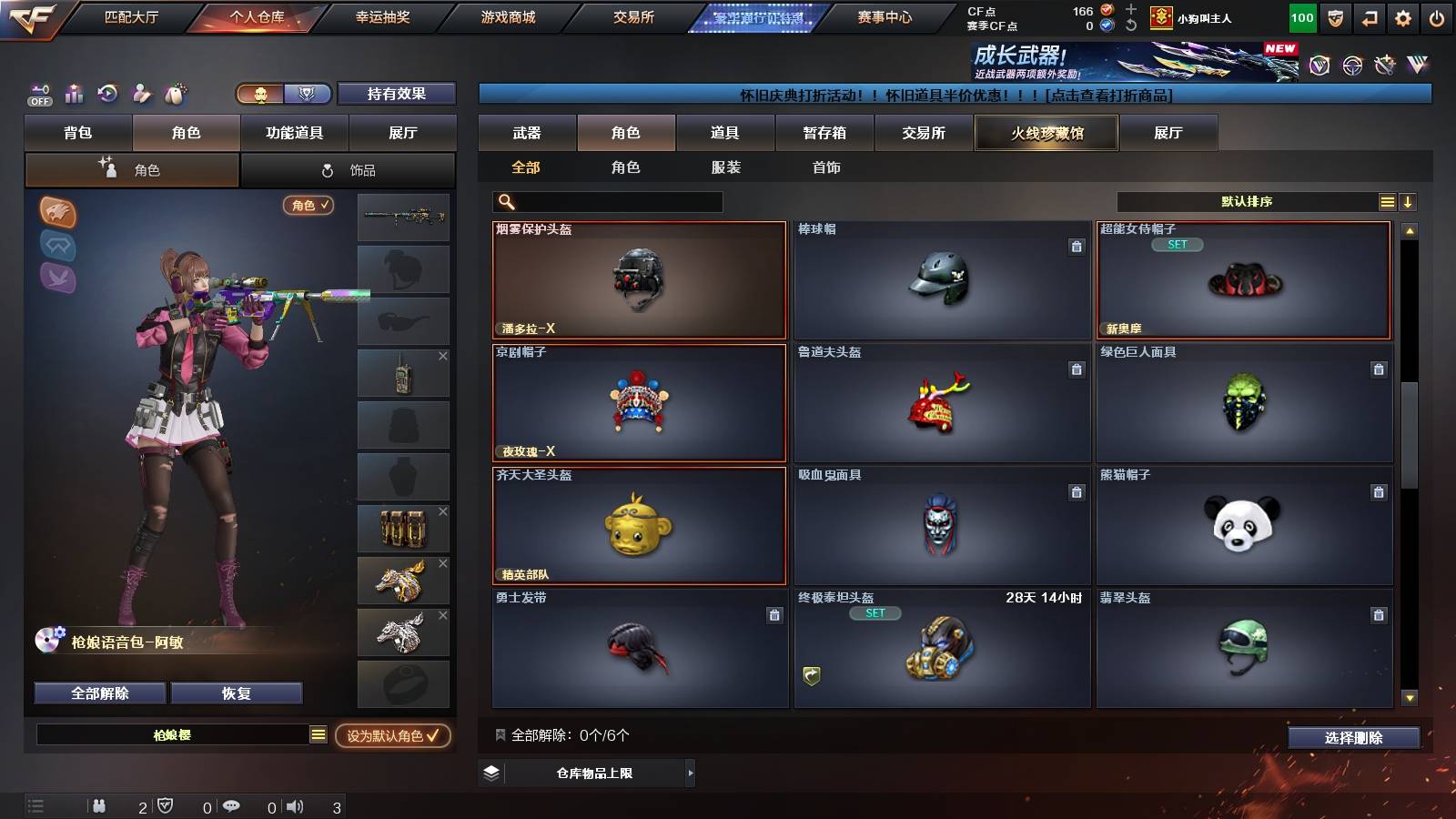
Task: Click the power off icon at top right
Action: pos(1438,15)
